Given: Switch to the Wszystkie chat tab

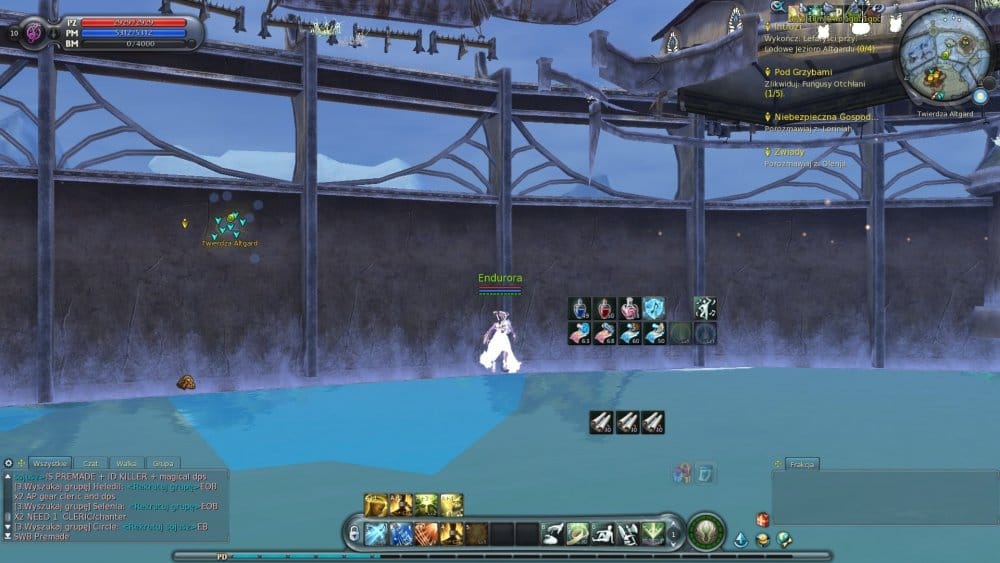Looking at the screenshot, I should click(x=50, y=464).
